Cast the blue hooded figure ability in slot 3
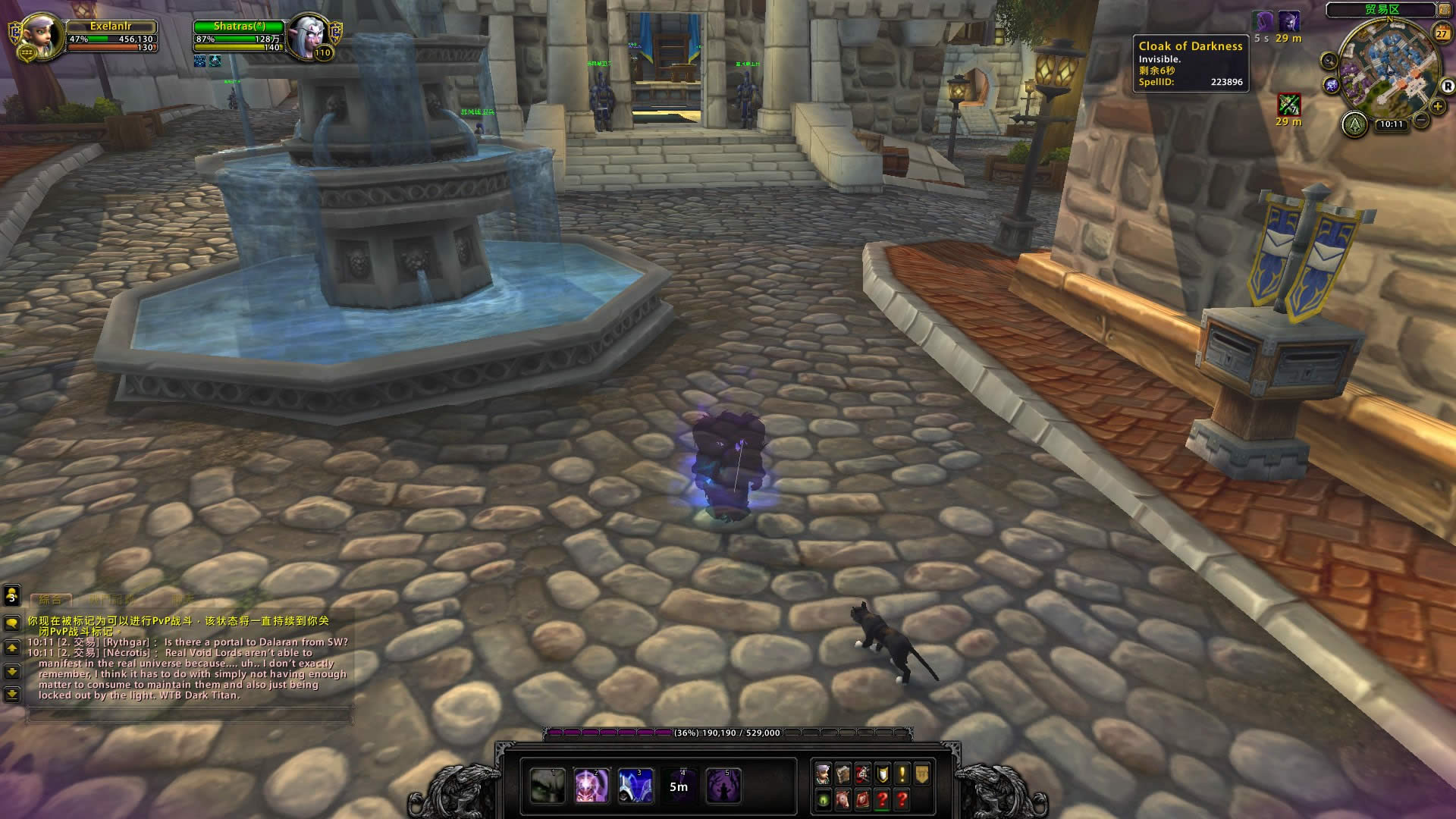This screenshot has width=1456, height=819. click(635, 786)
